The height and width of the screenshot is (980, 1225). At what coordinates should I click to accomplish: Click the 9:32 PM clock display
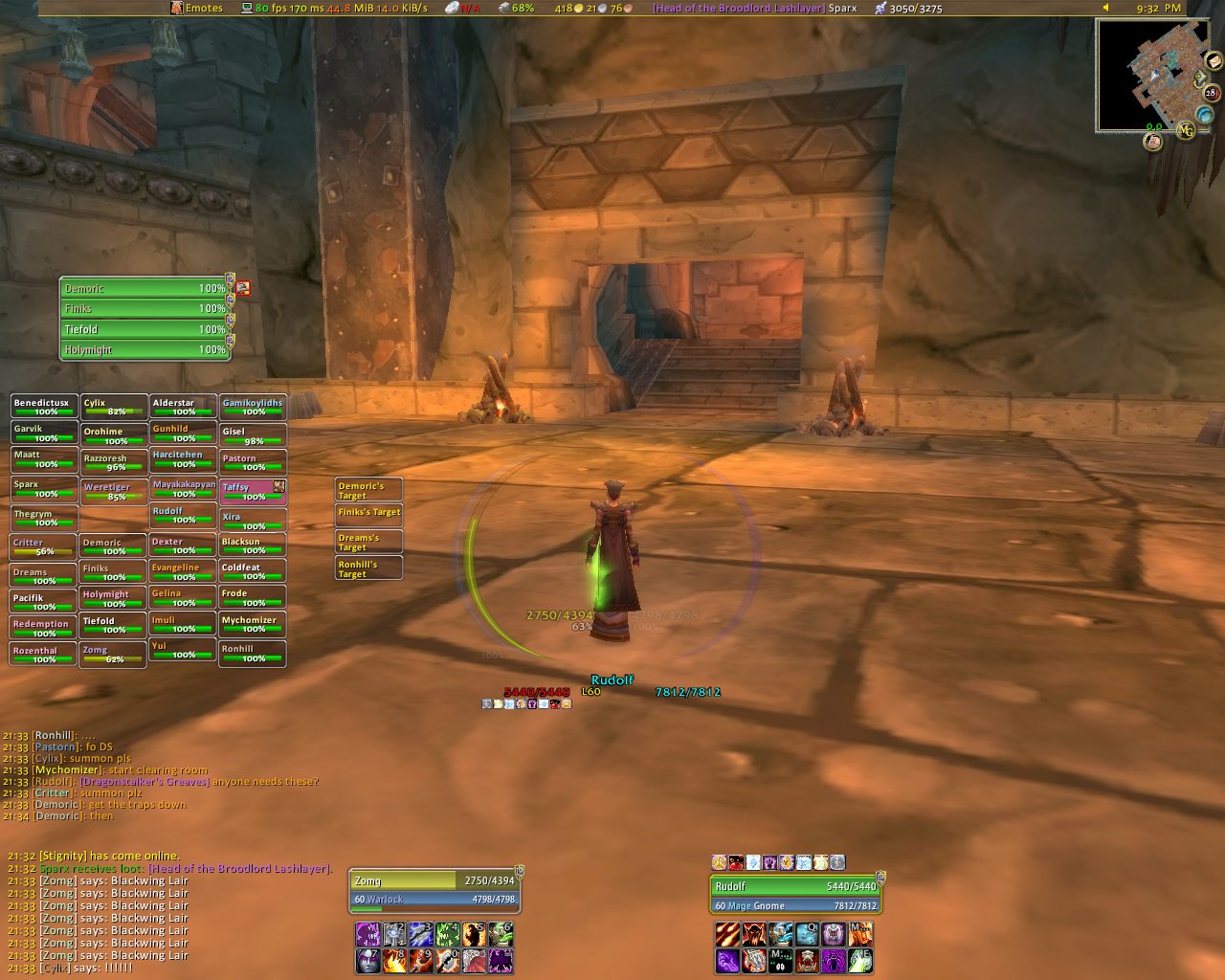1158,8
